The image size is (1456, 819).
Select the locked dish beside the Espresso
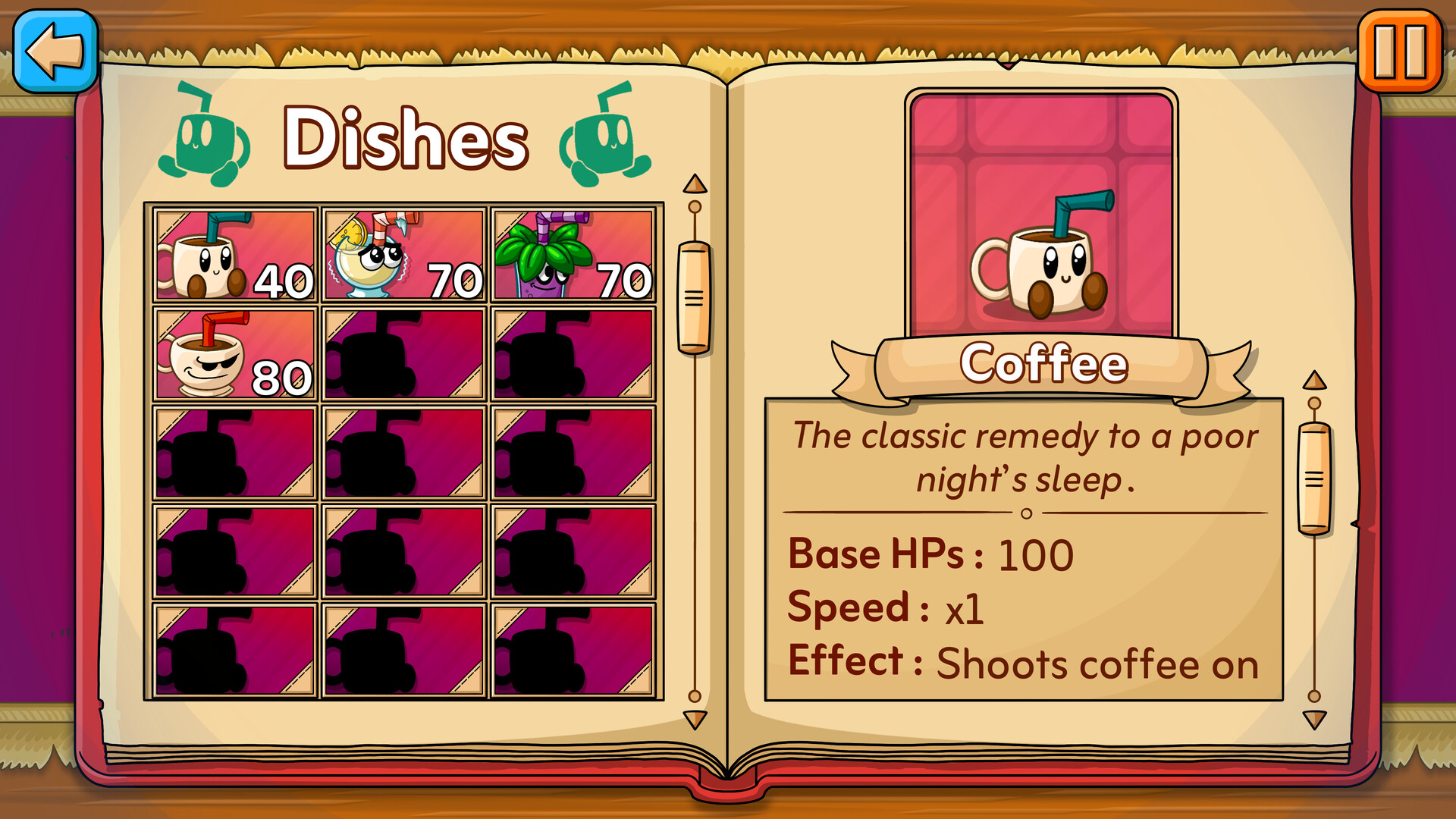point(403,353)
